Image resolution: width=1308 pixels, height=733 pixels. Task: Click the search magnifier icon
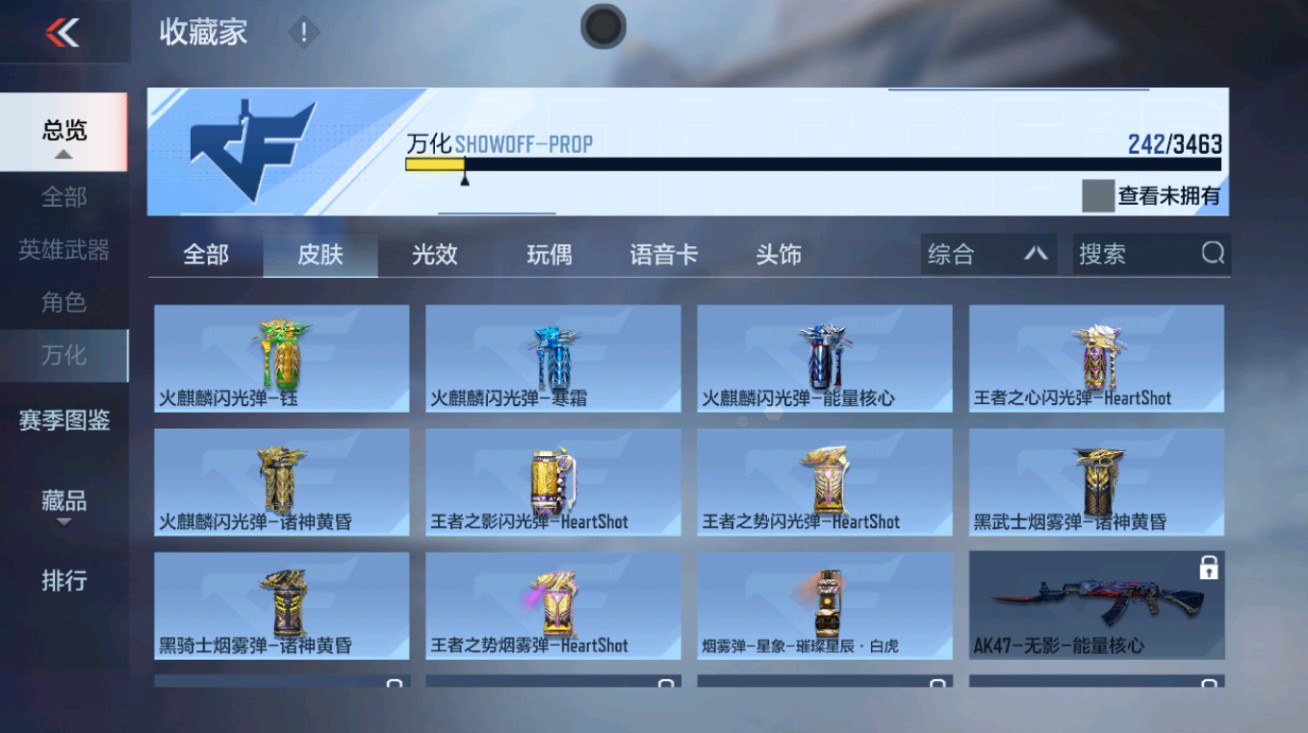[1214, 254]
